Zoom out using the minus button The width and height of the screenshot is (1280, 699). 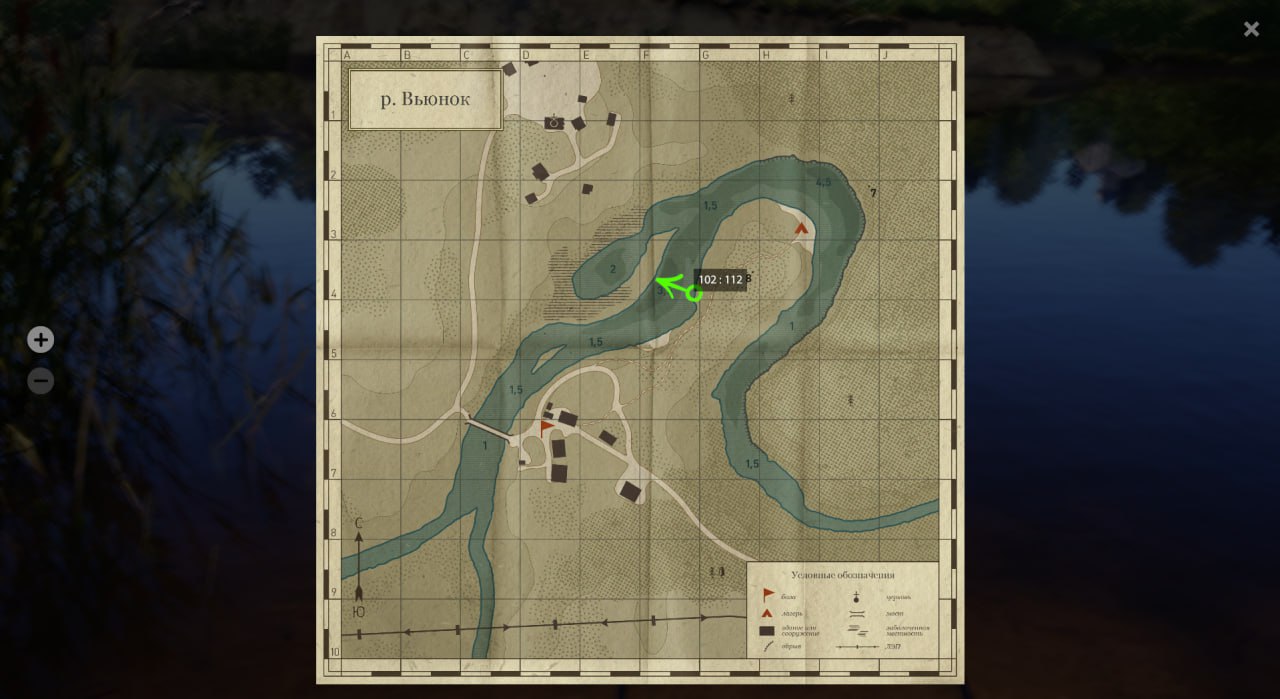click(40, 381)
